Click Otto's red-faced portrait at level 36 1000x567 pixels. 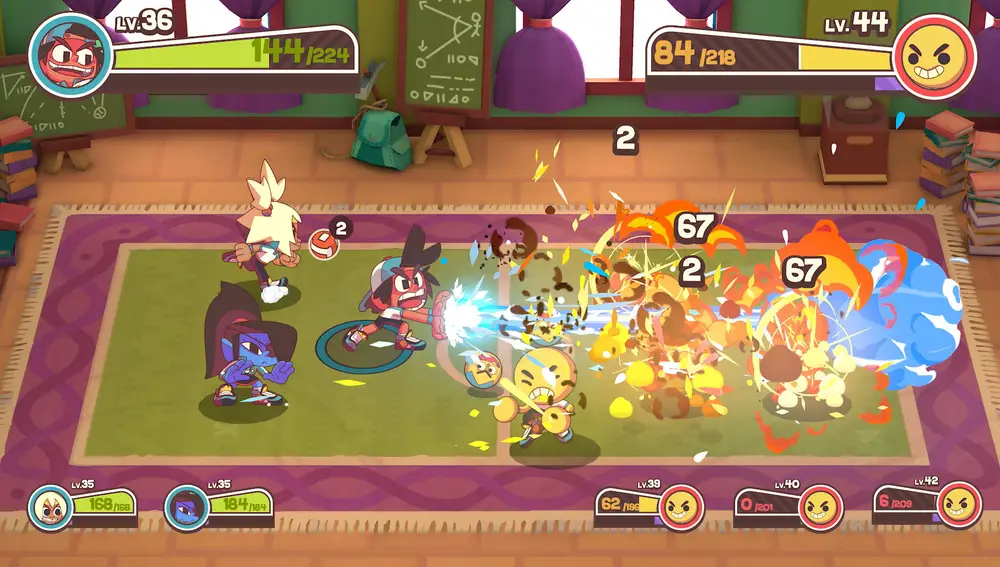tap(70, 55)
